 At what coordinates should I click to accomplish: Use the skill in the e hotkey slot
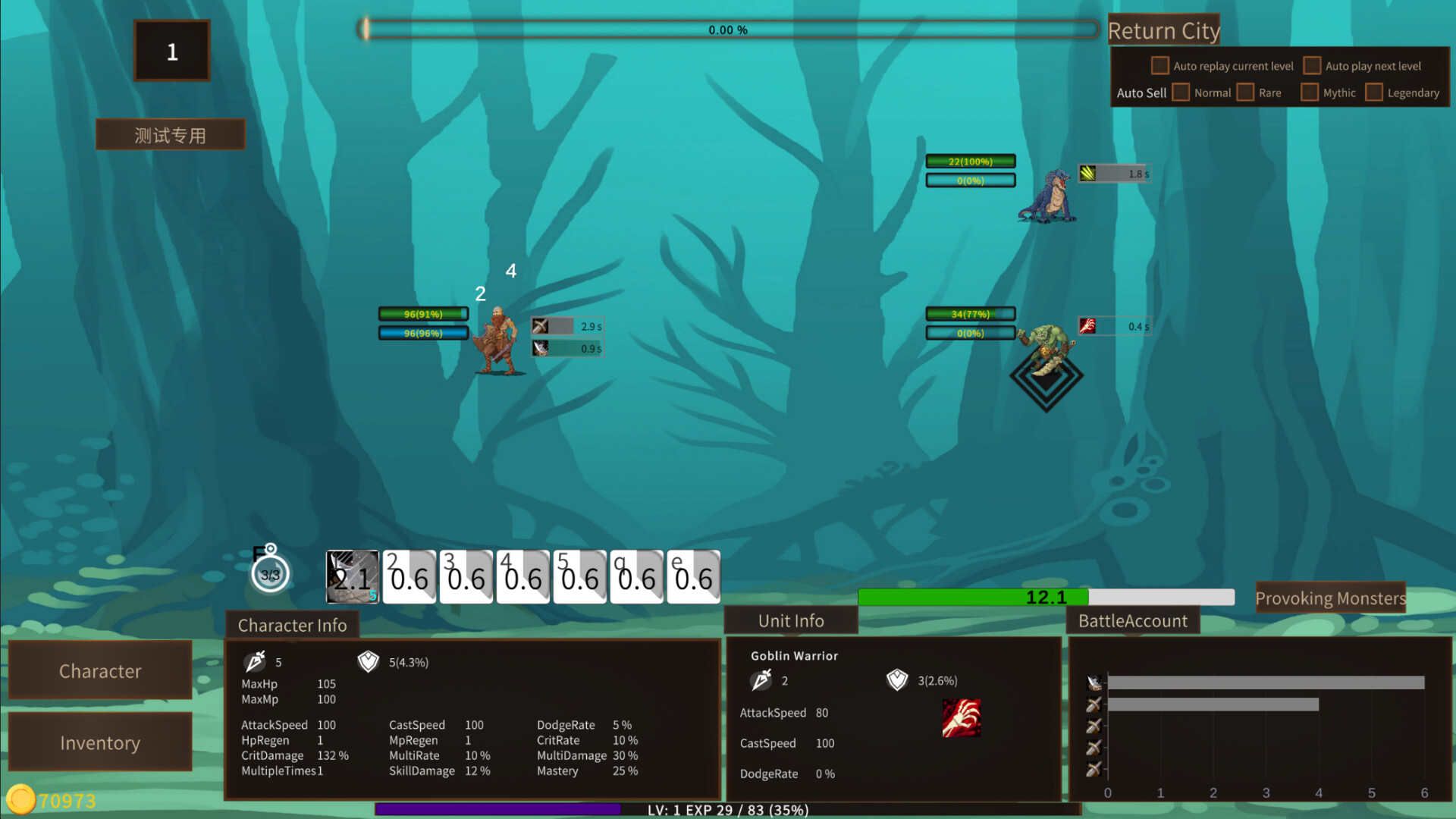[x=694, y=577]
